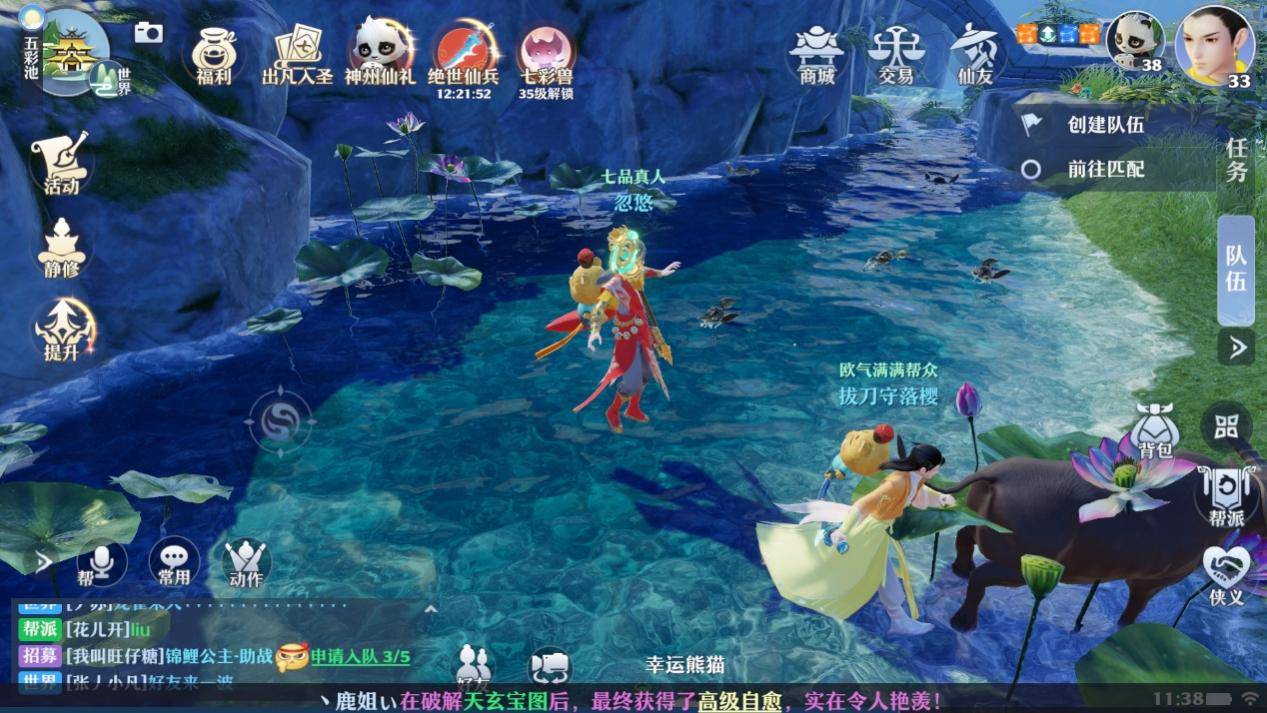The height and width of the screenshot is (713, 1267).
Task: Open the player character portrait
Action: (1214, 46)
